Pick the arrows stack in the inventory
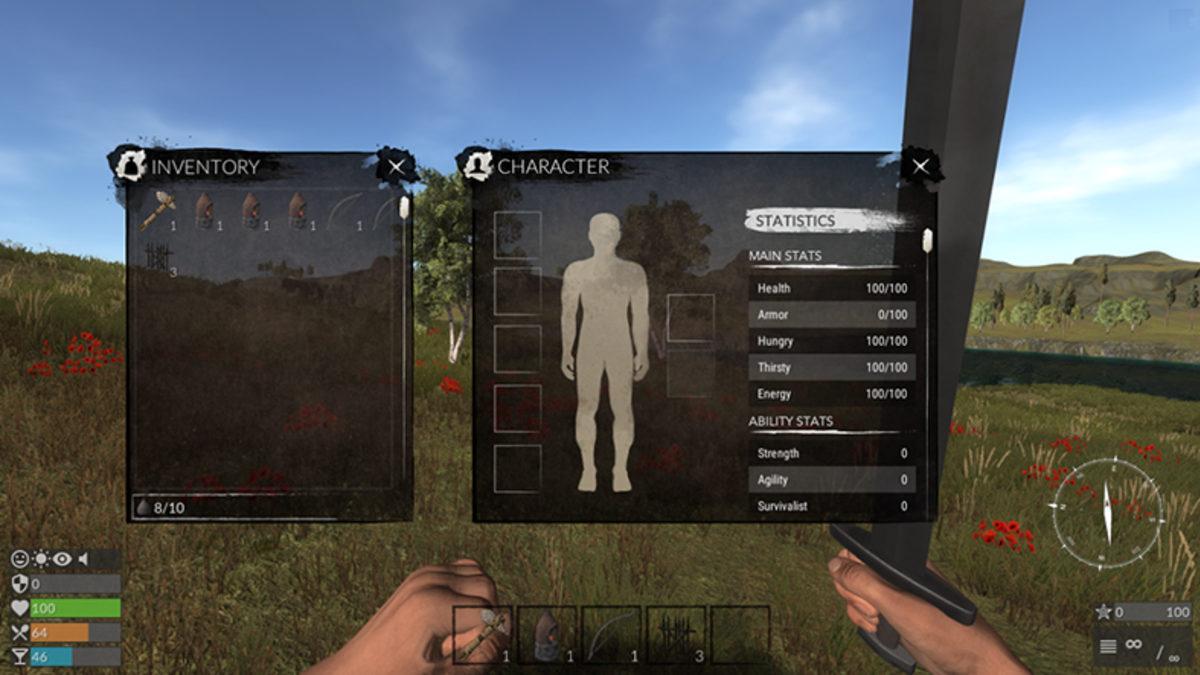Image resolution: width=1200 pixels, height=675 pixels. (x=158, y=258)
